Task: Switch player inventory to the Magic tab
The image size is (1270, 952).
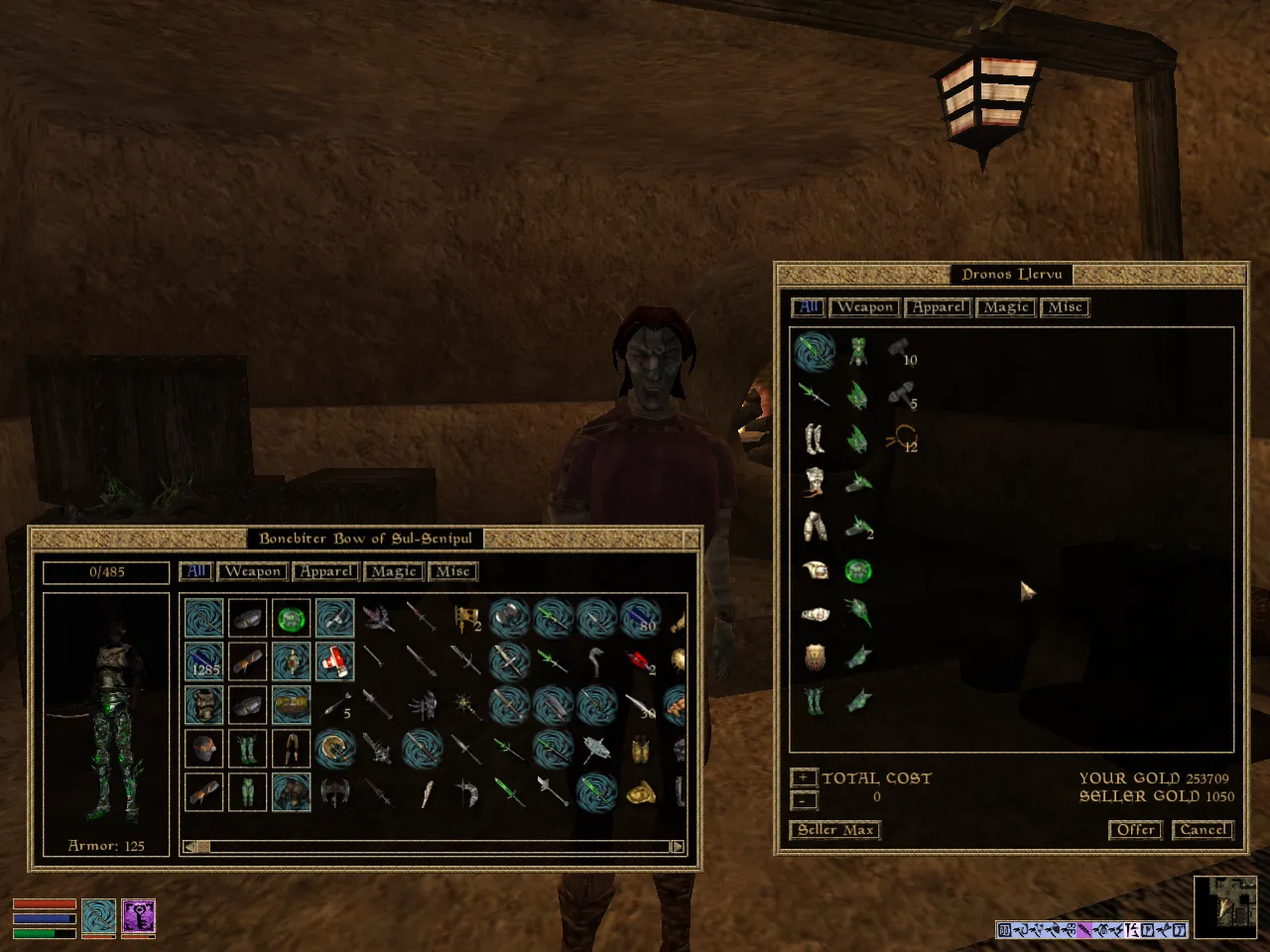Action: coord(394,571)
